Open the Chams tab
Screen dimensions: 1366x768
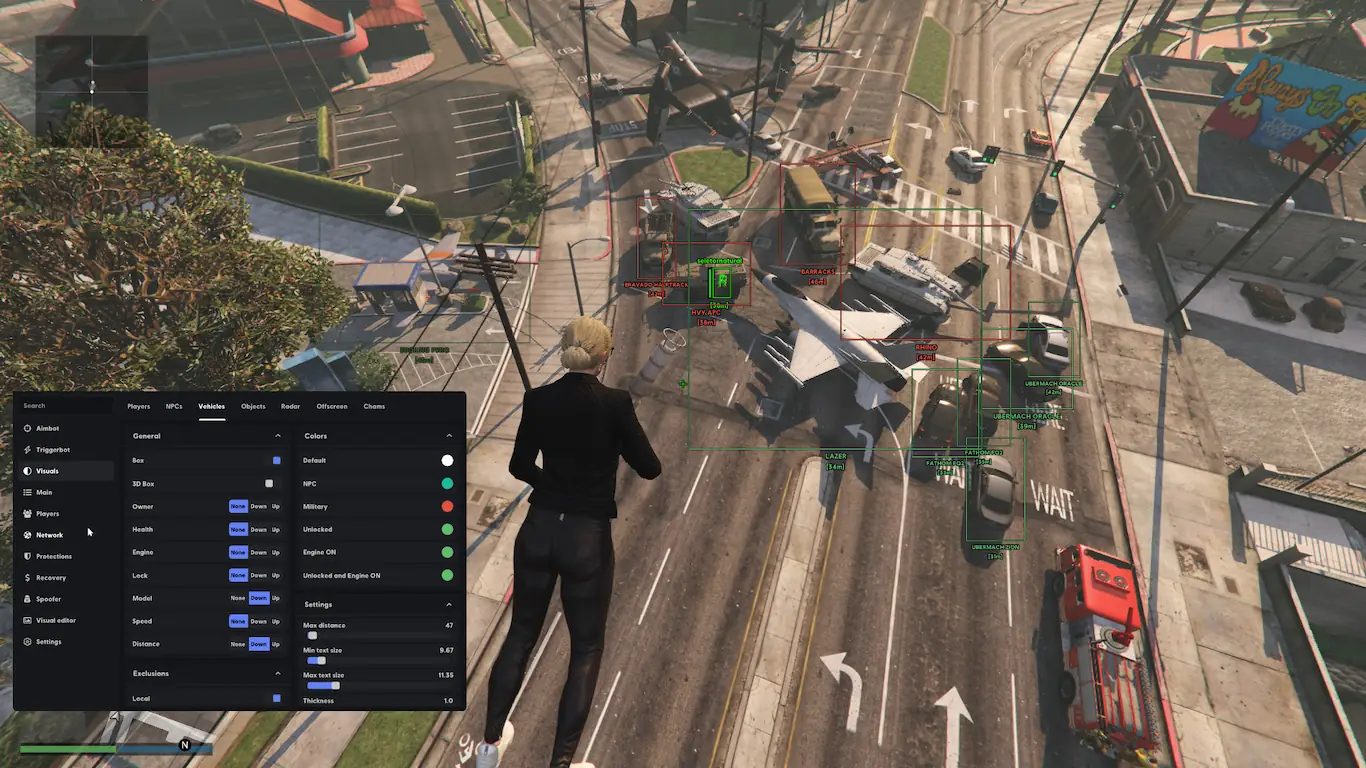pos(374,406)
